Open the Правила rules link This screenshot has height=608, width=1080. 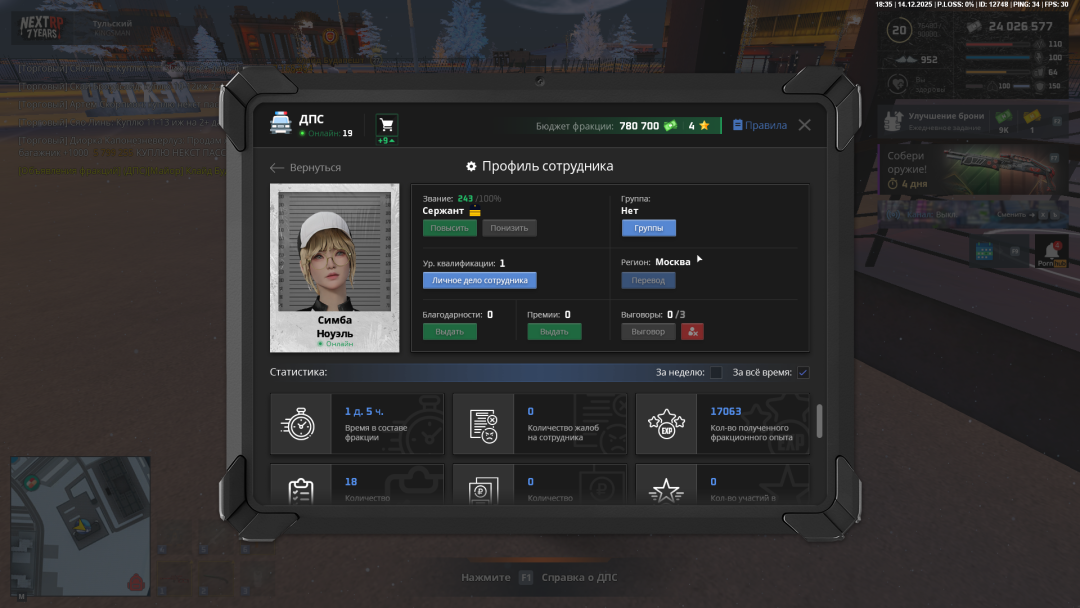tap(760, 125)
